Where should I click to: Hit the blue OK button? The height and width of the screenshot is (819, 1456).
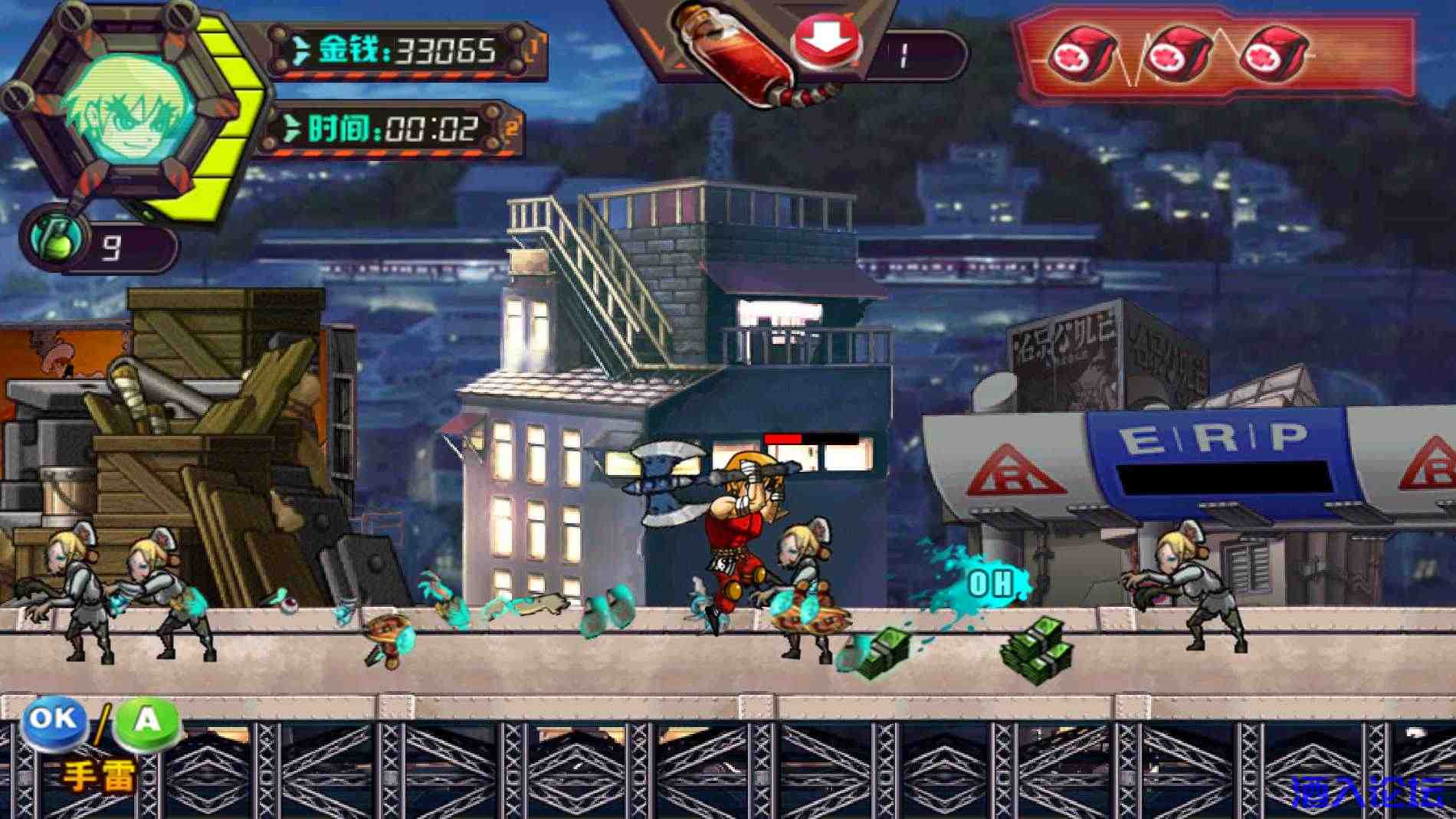point(53,720)
